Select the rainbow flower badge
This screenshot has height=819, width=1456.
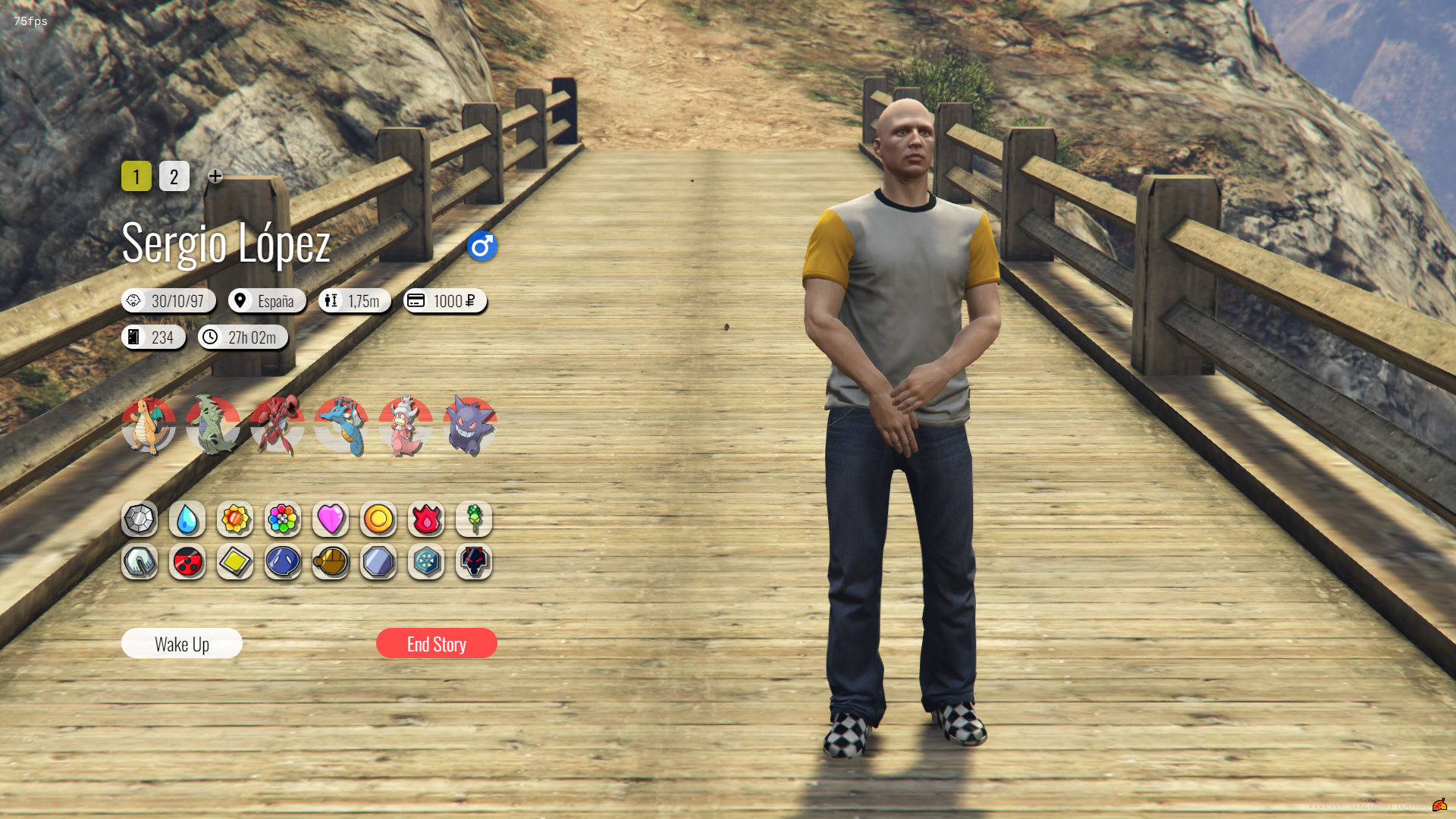pyautogui.click(x=283, y=519)
